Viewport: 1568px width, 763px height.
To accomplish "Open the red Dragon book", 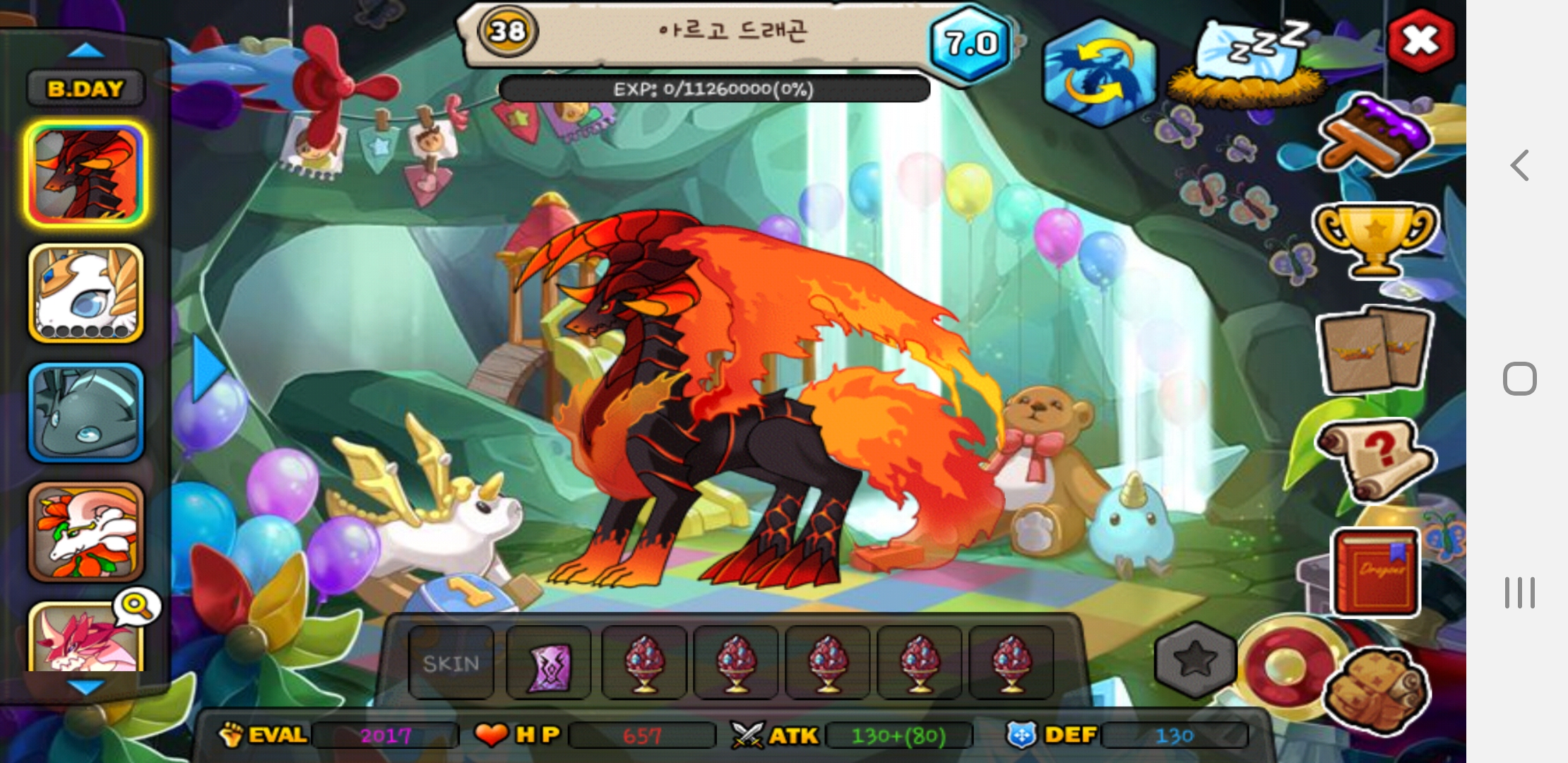I will 1374,572.
